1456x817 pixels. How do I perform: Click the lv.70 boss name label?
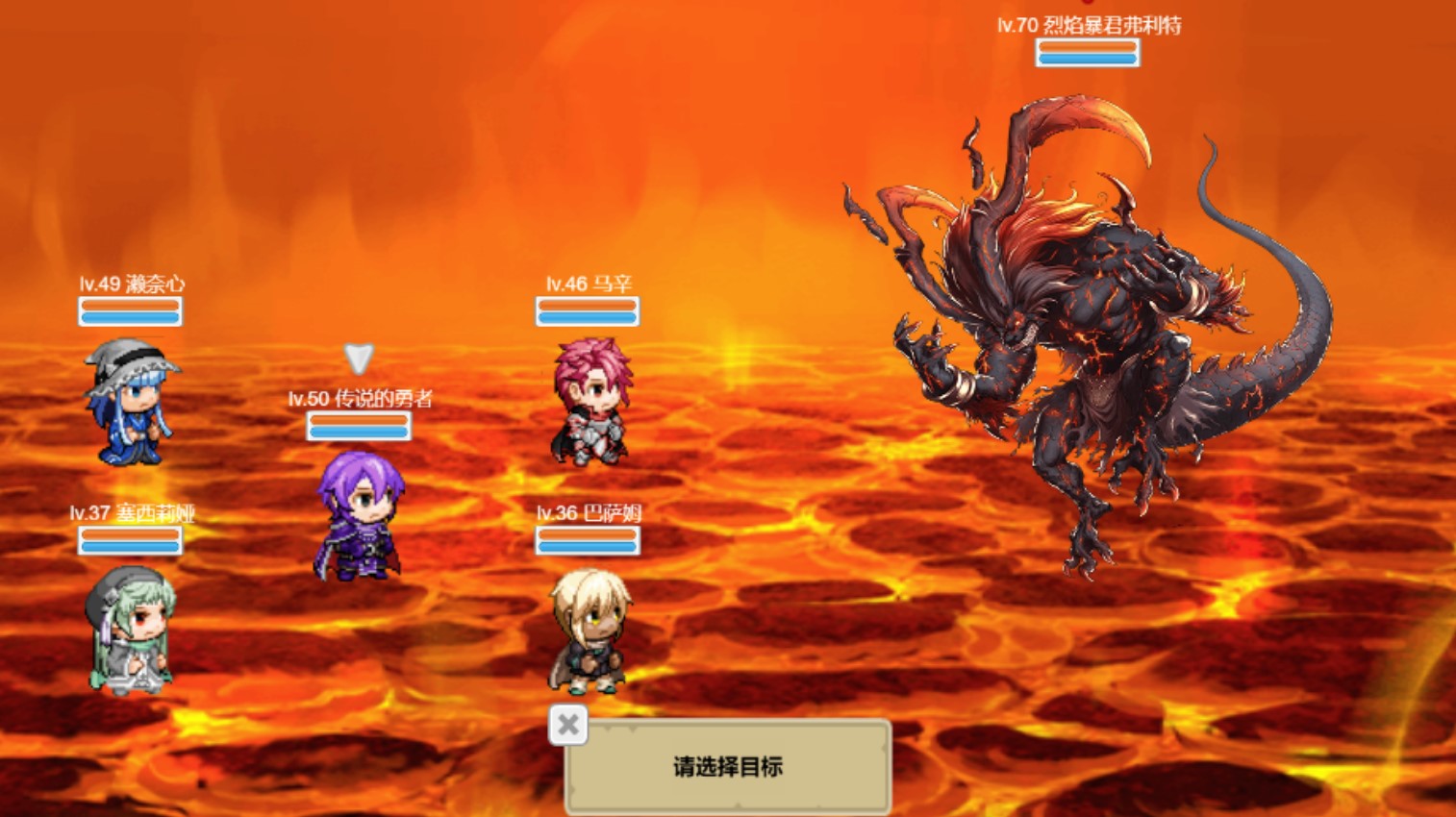(x=1087, y=26)
